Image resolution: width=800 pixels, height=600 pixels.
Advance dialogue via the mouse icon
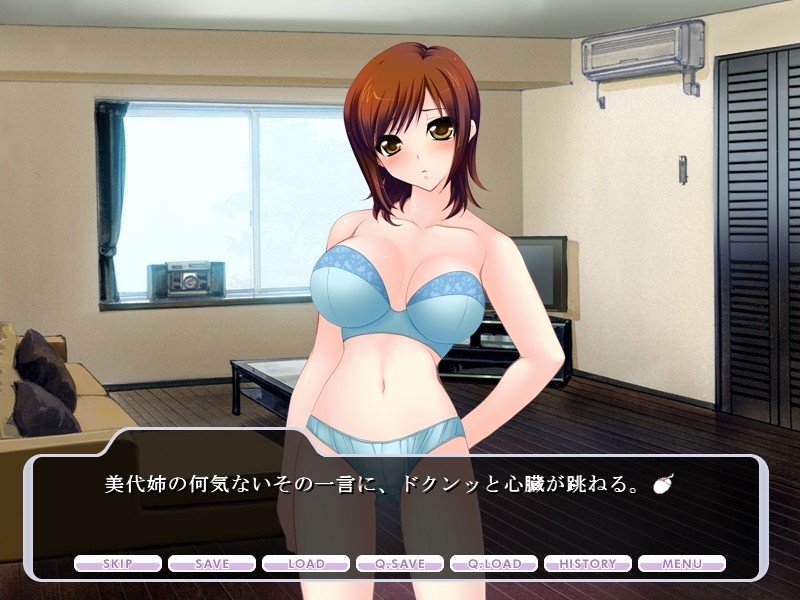(x=660, y=485)
